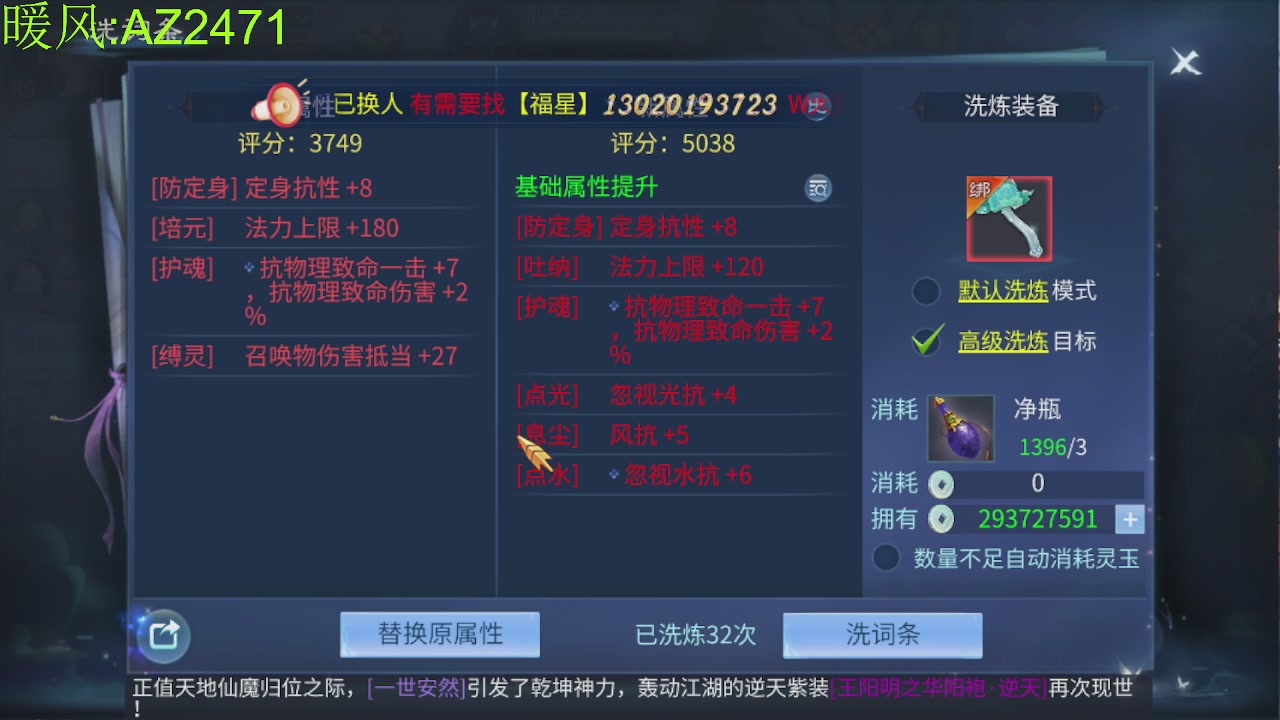Image resolution: width=1280 pixels, height=720 pixels.
Task: Open the share/export icon at bottom left
Action: tap(160, 636)
